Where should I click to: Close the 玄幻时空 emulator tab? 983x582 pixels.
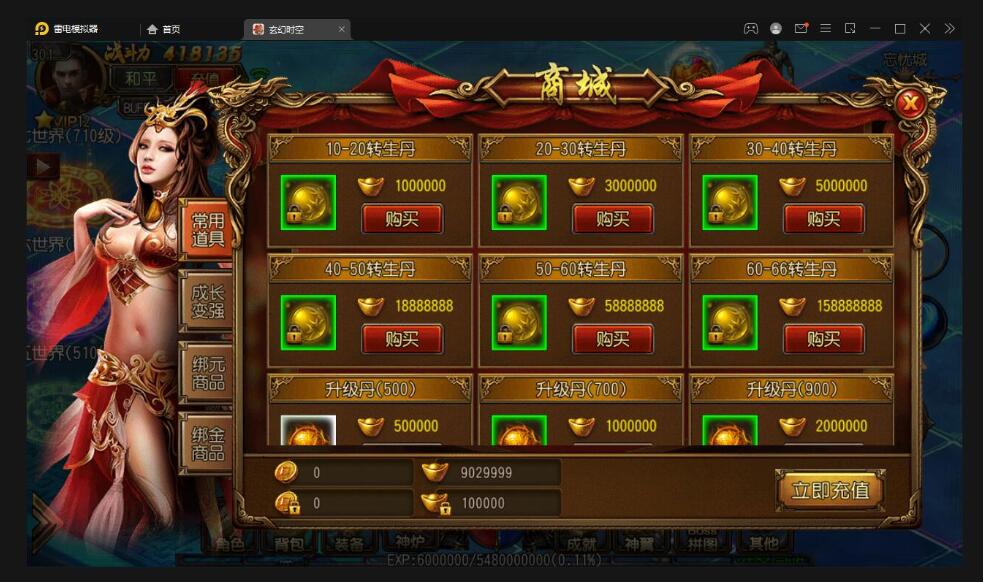pyautogui.click(x=341, y=29)
